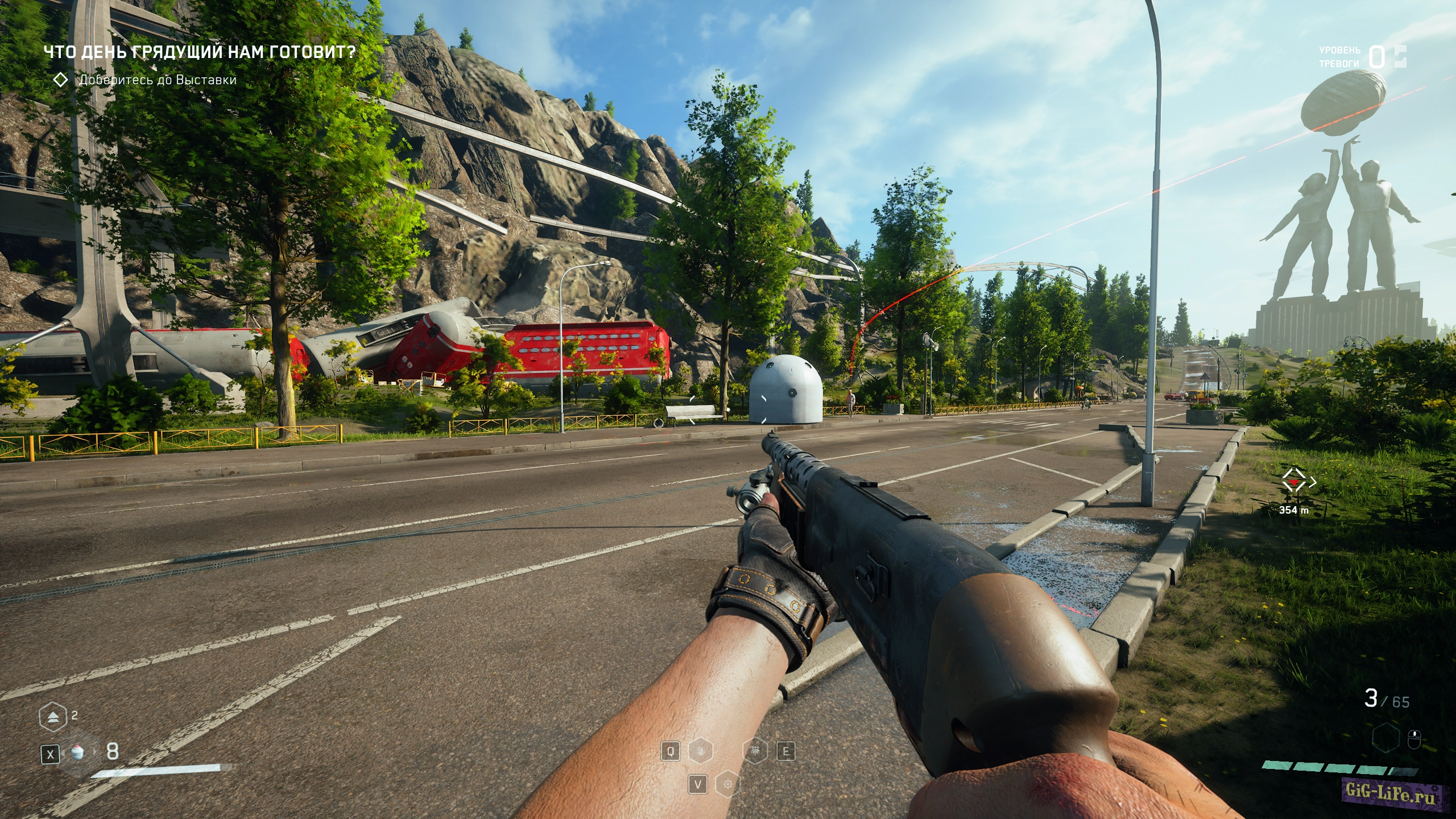Activate the glove hand ability hexagon
This screenshot has height=819, width=1456.
[x=701, y=752]
